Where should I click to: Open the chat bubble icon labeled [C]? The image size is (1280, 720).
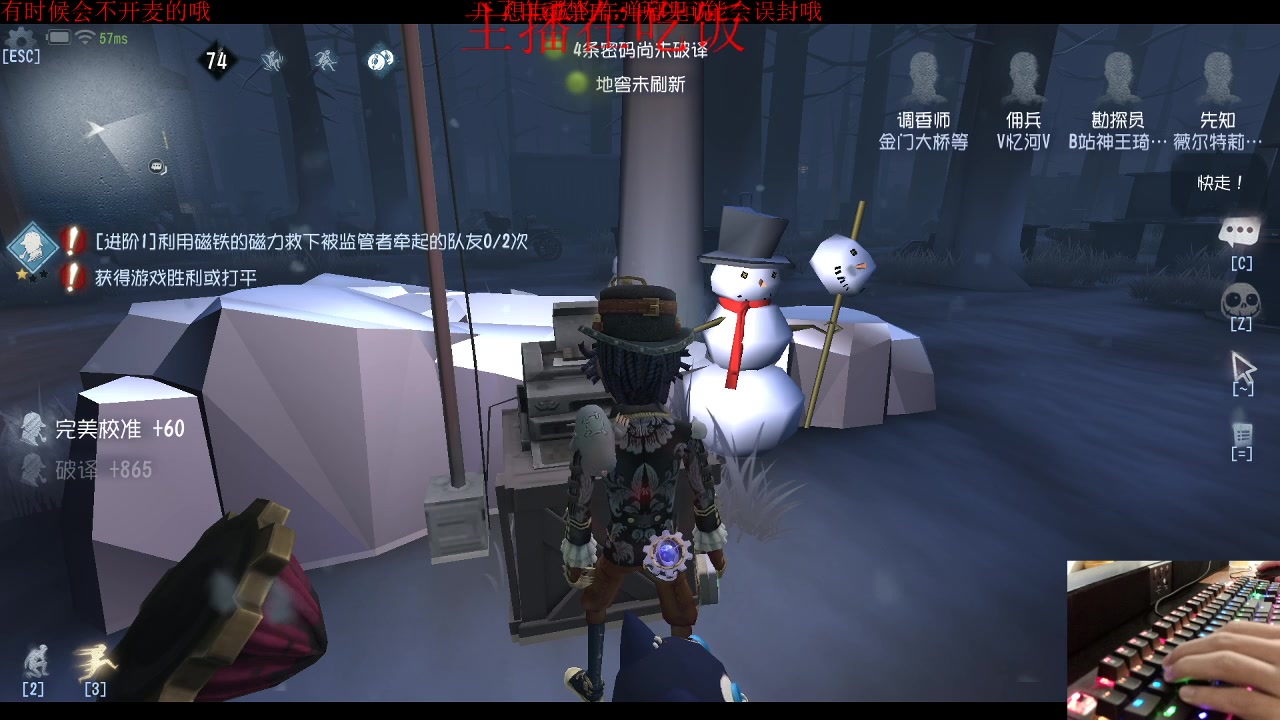(x=1241, y=232)
